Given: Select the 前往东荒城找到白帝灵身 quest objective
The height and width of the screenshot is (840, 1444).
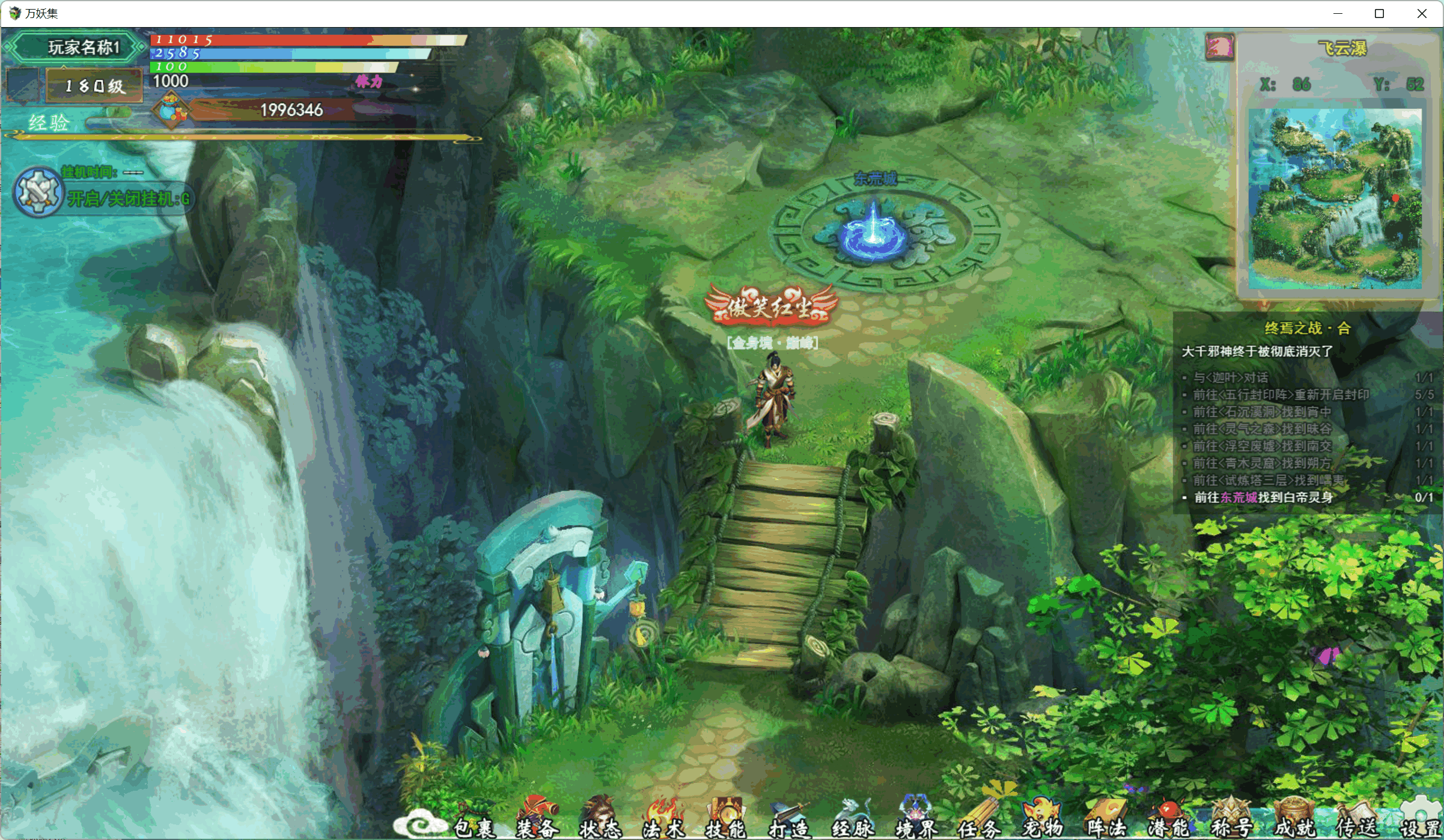Looking at the screenshot, I should (x=1263, y=498).
